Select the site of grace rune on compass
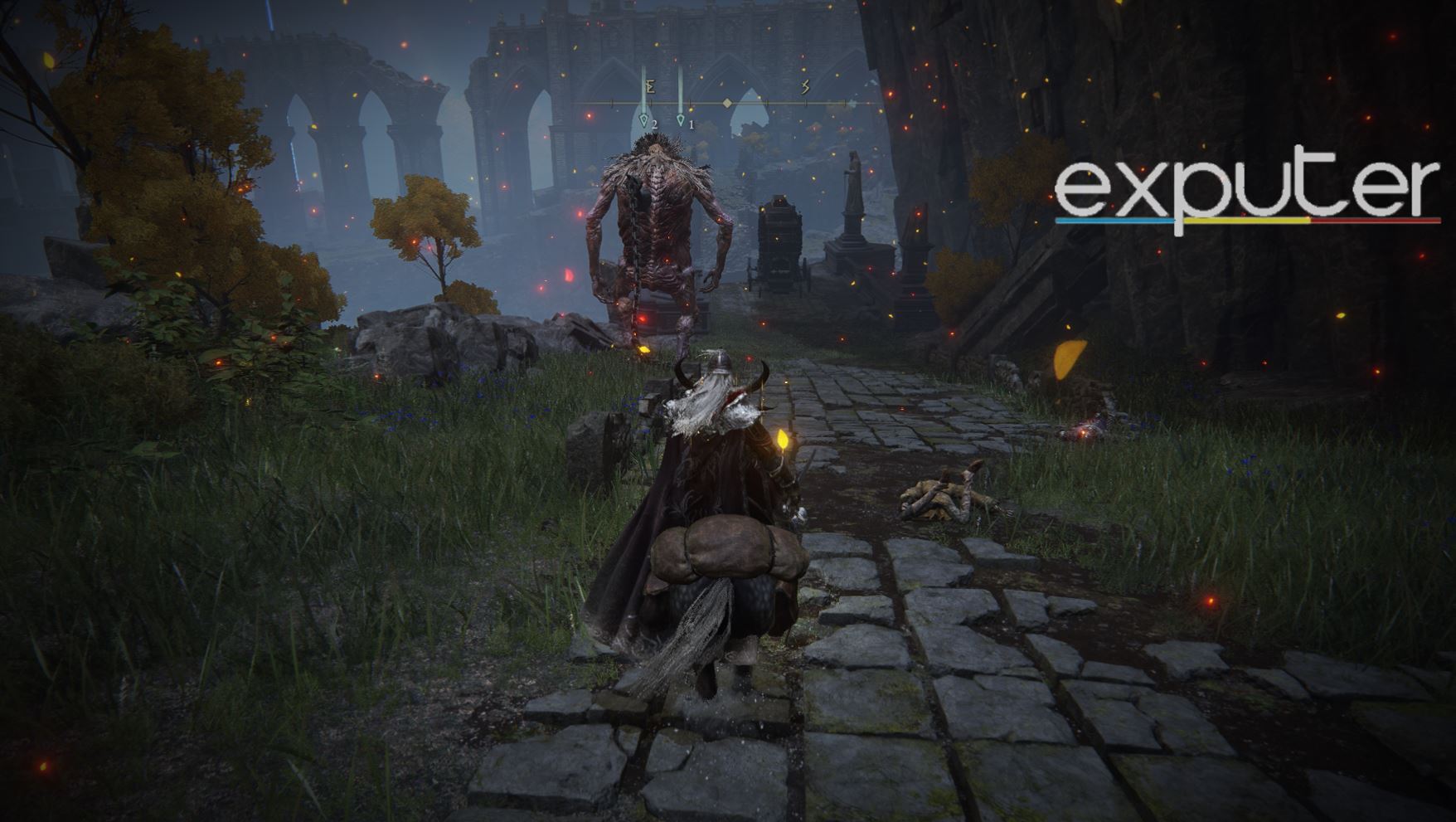Viewport: 1456px width, 822px height. 651,86
